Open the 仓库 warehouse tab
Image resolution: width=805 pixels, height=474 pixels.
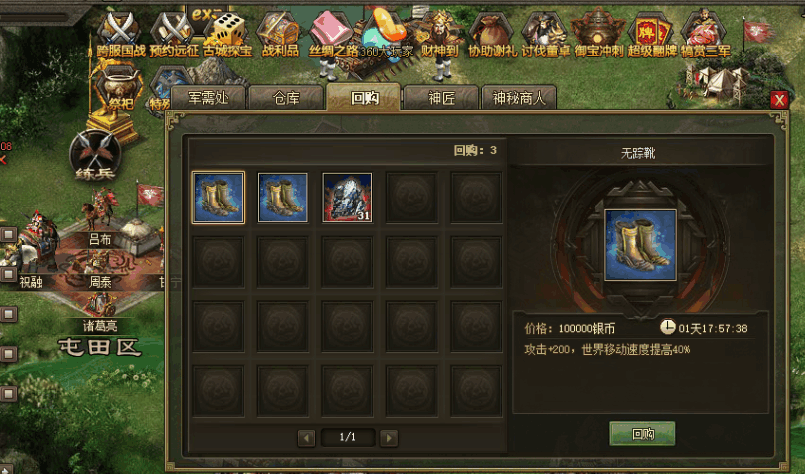tap(286, 98)
